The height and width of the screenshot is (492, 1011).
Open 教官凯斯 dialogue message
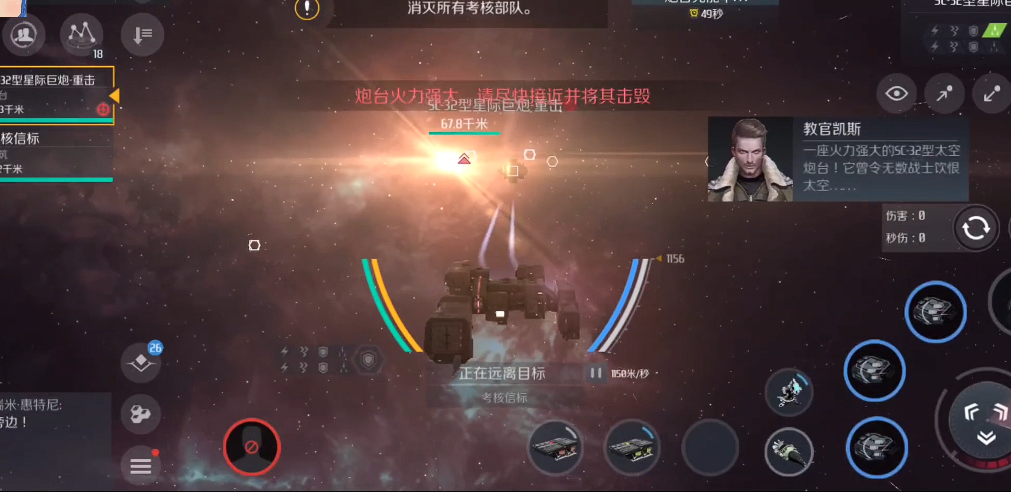point(838,158)
